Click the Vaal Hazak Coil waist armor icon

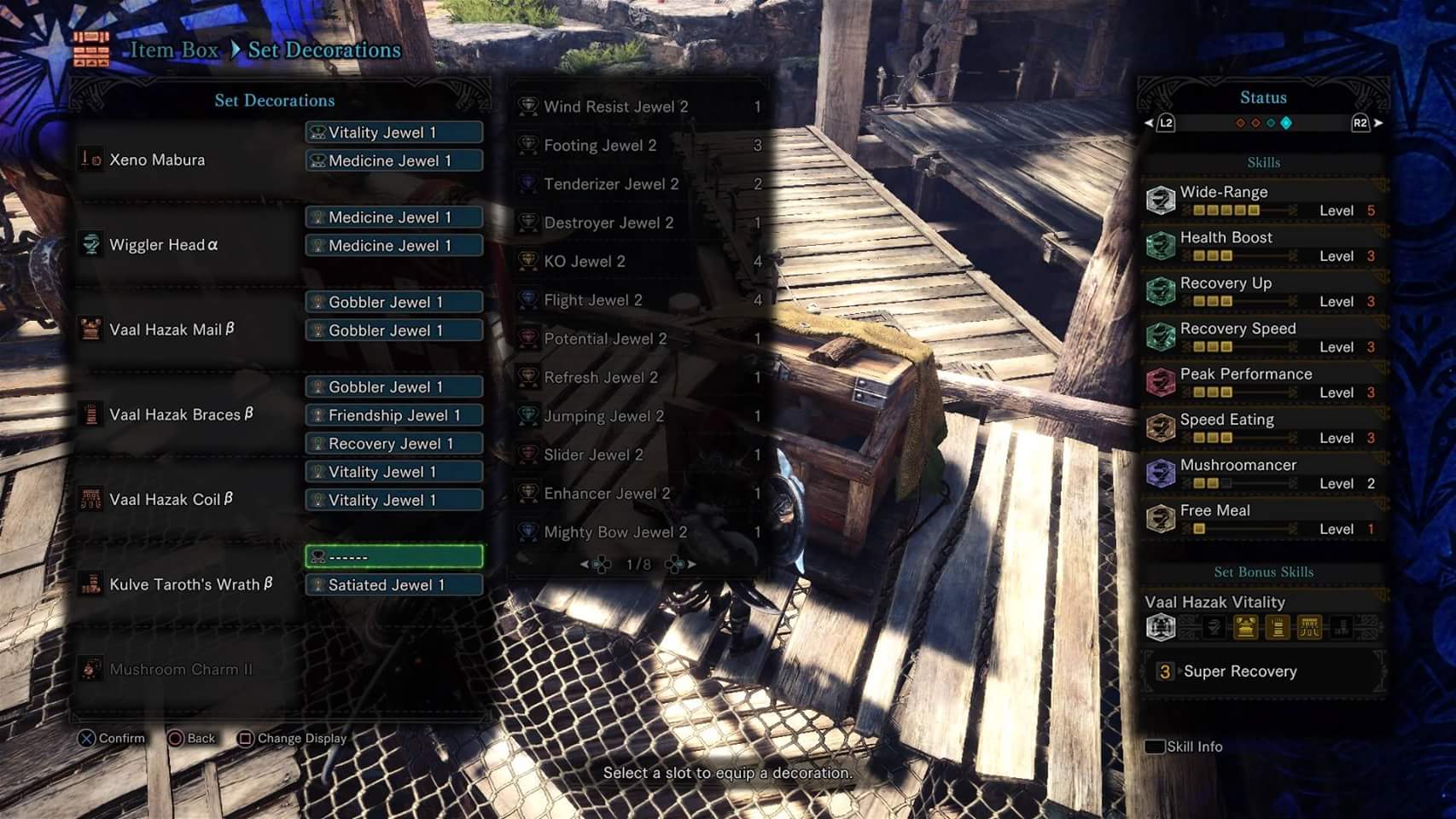point(92,497)
